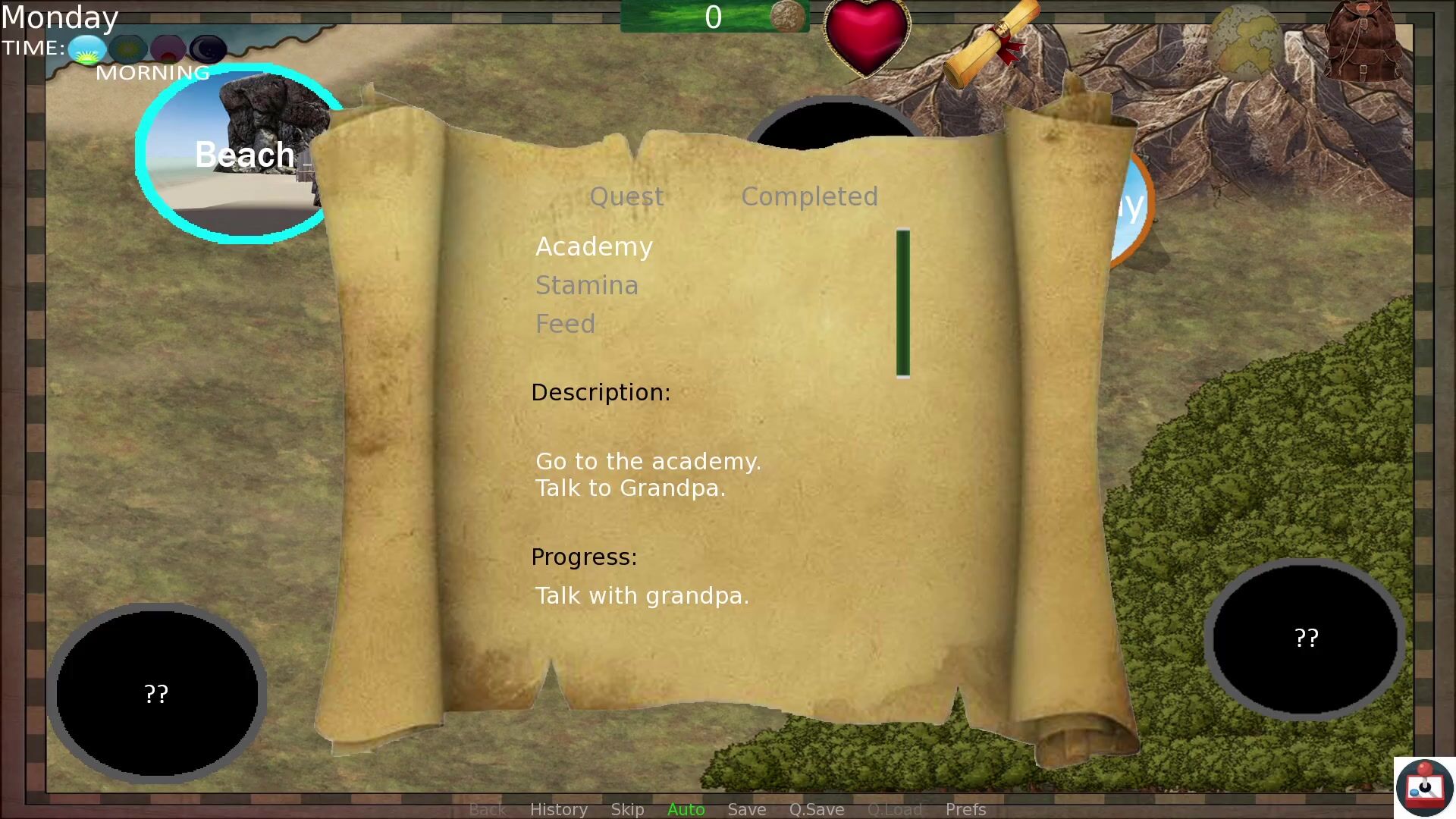Screen dimensions: 1456x819
Task: Click the green quest list scrollbar
Action: click(x=902, y=303)
